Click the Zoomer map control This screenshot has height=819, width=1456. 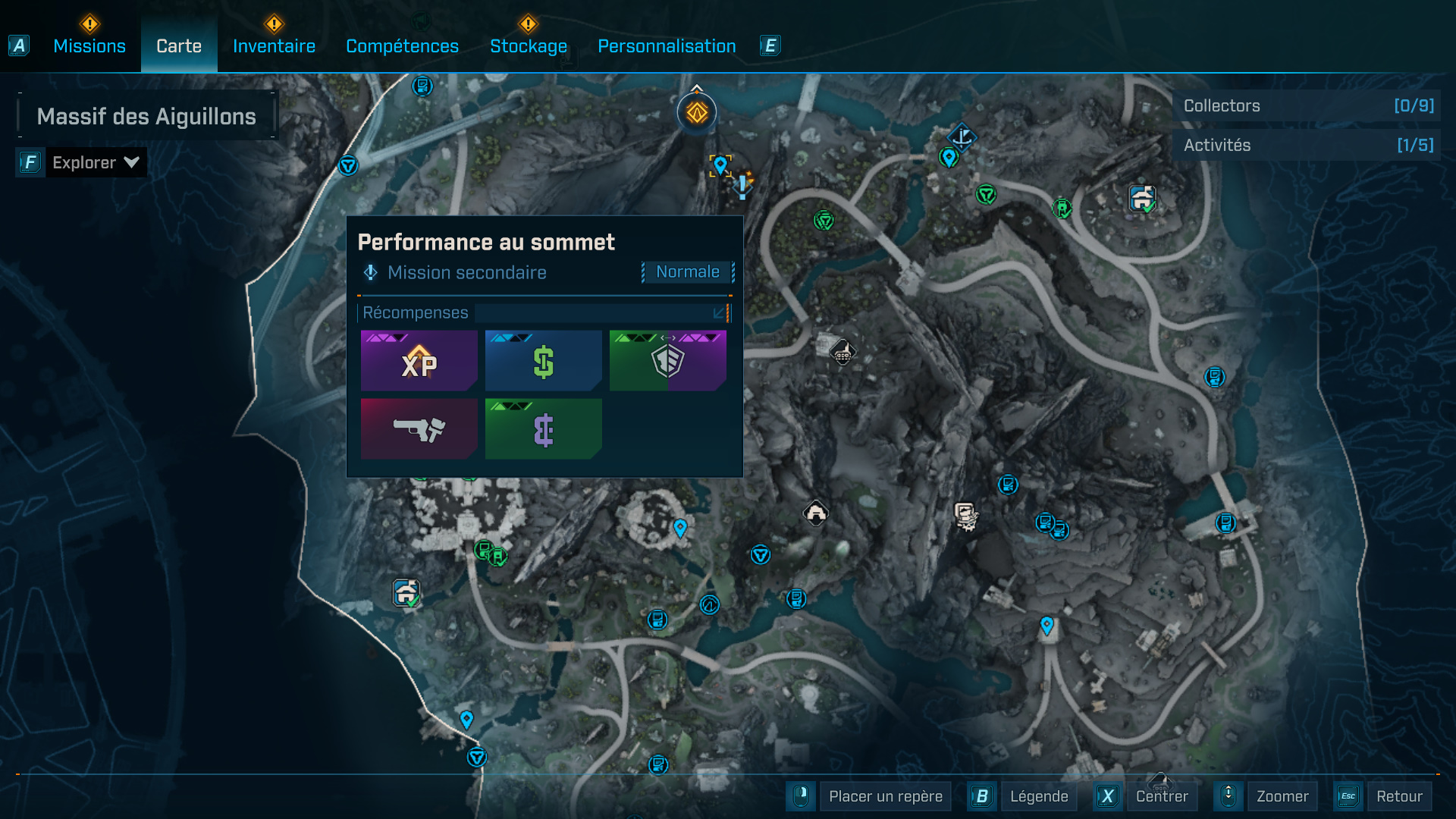click(x=1282, y=796)
